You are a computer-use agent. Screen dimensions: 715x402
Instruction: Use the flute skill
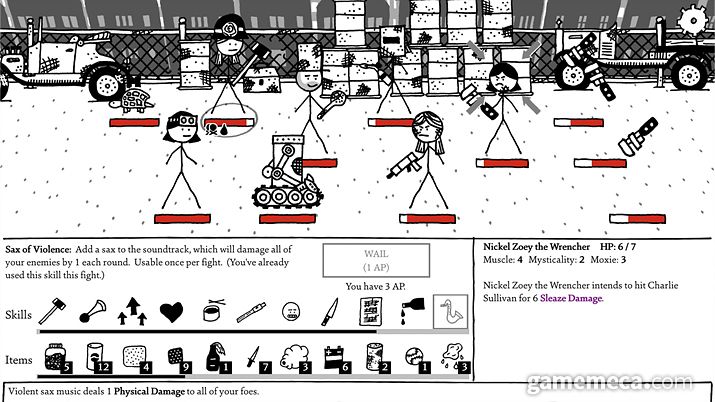click(x=251, y=312)
